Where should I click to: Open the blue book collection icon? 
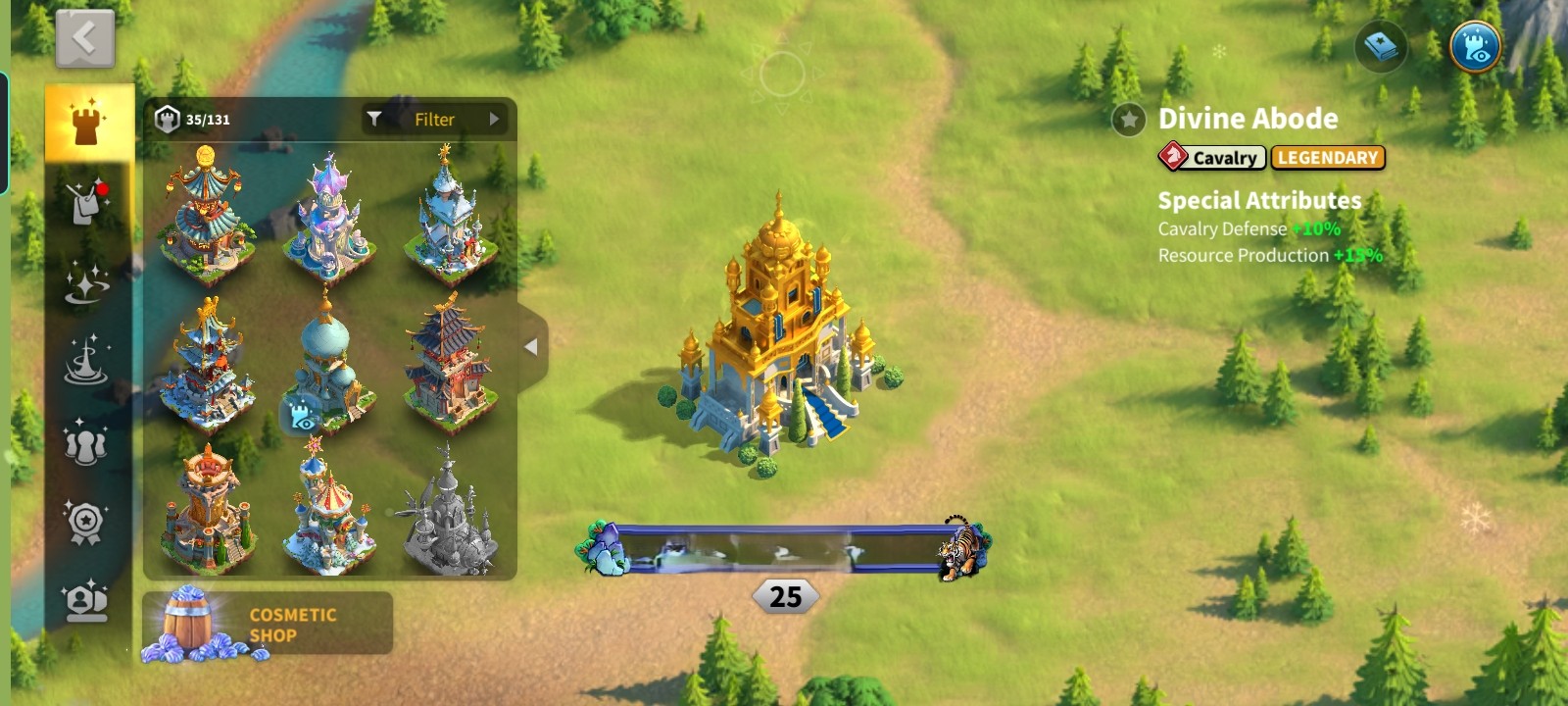tap(1381, 46)
